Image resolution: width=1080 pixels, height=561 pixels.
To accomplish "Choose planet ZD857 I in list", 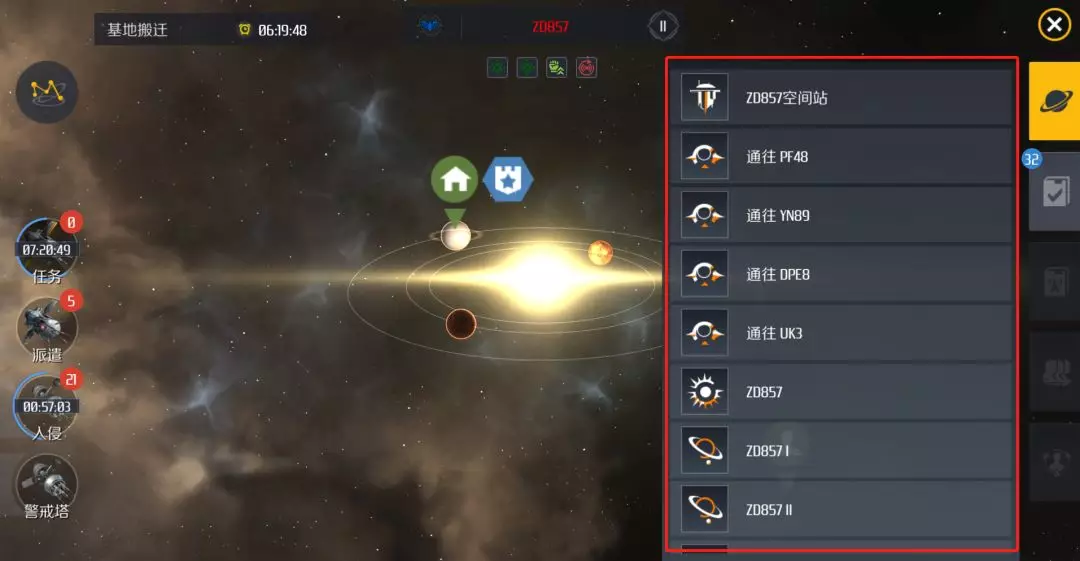I will (841, 451).
